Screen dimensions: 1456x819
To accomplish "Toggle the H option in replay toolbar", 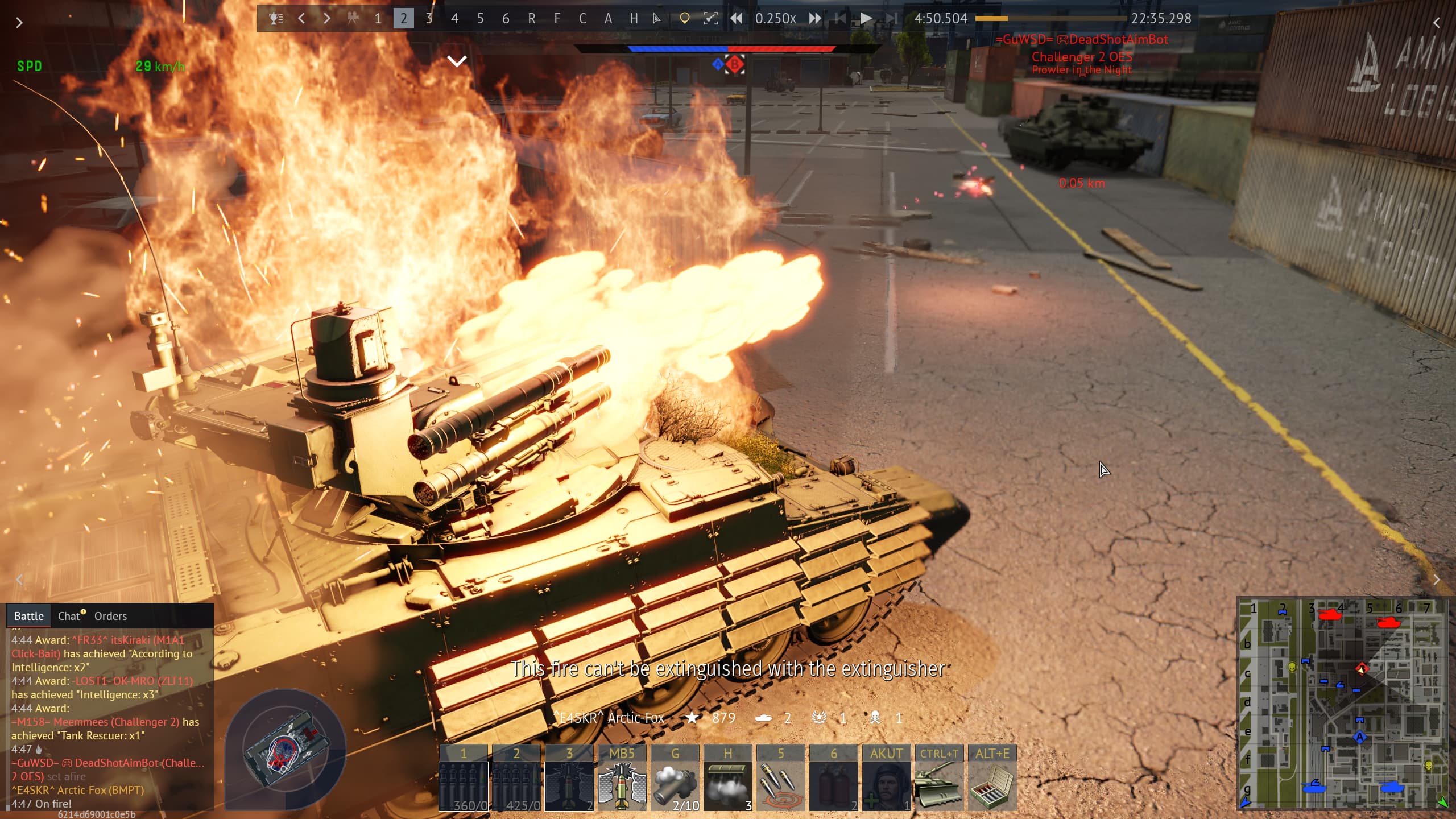I will coord(634,19).
